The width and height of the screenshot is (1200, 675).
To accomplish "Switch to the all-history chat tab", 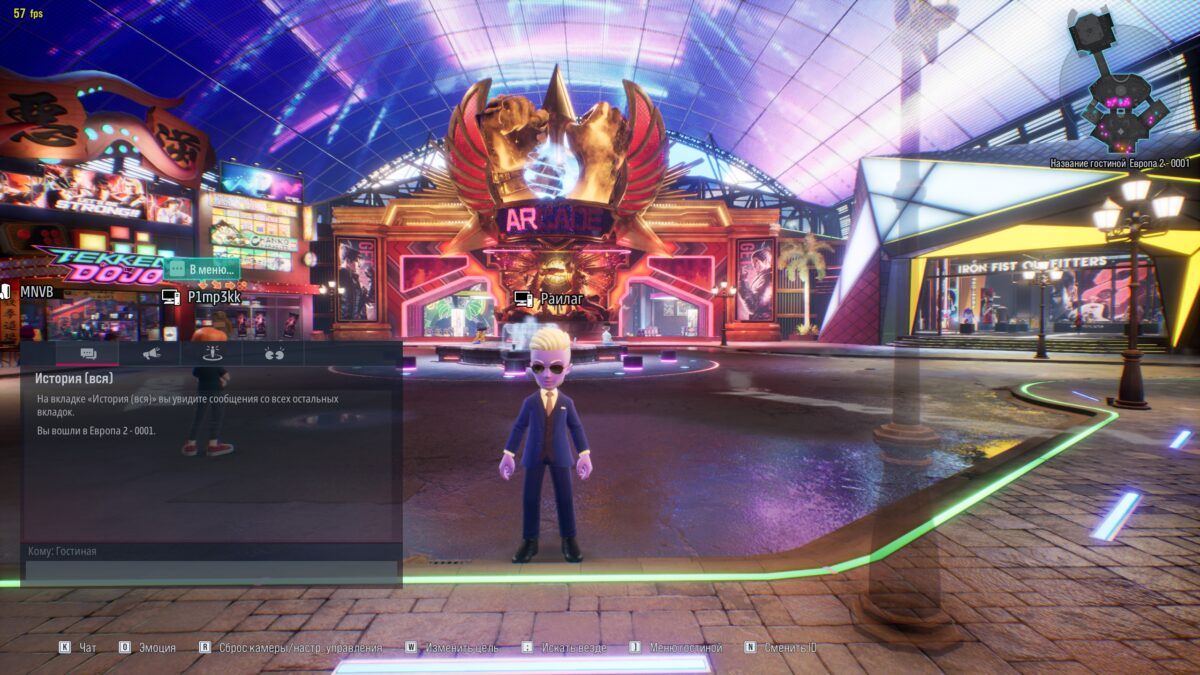I will click(88, 353).
